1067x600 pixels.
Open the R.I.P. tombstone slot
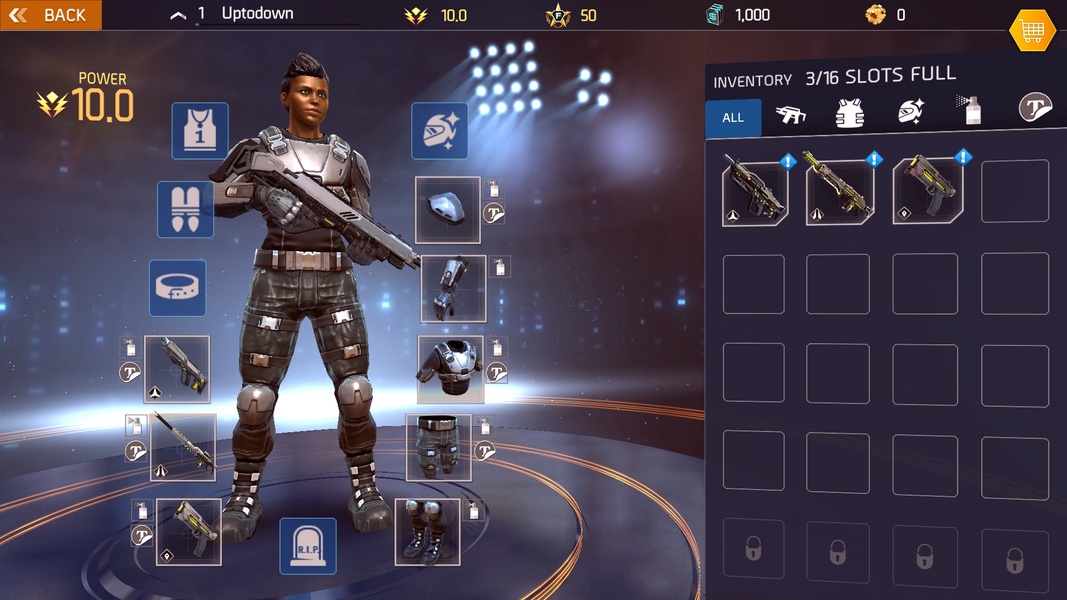(307, 546)
